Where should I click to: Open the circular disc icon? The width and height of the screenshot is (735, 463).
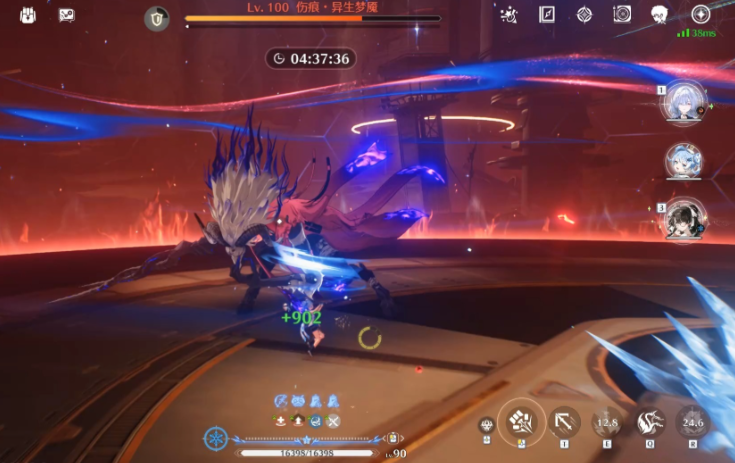click(622, 14)
